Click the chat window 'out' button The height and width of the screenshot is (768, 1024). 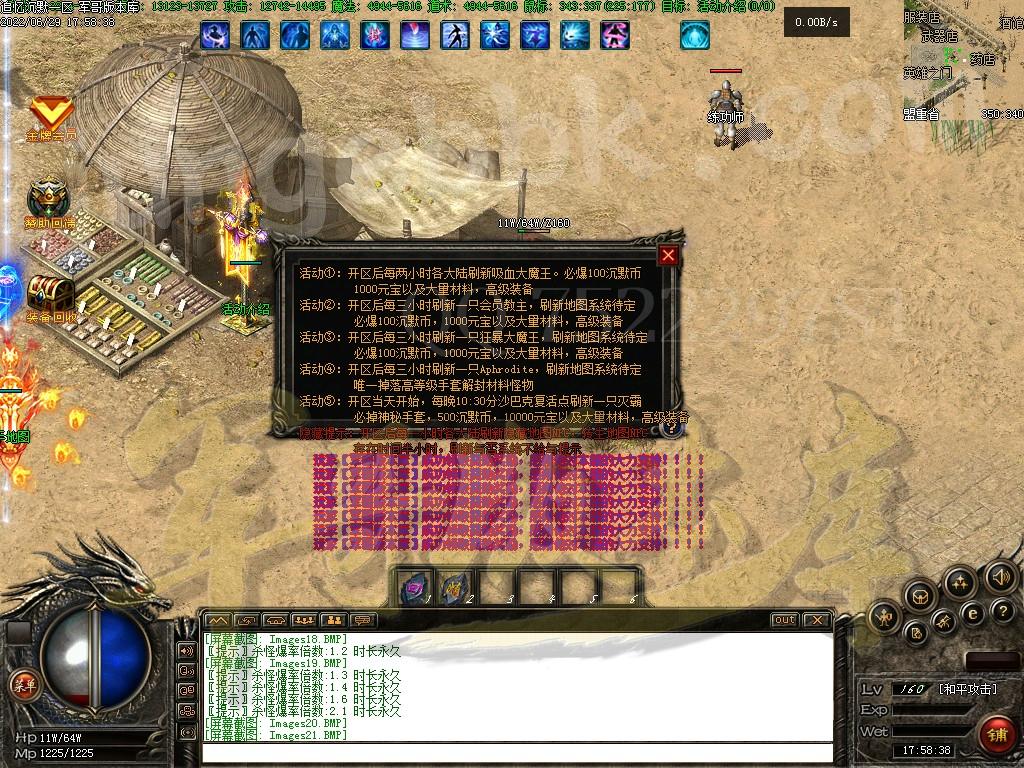click(x=785, y=620)
